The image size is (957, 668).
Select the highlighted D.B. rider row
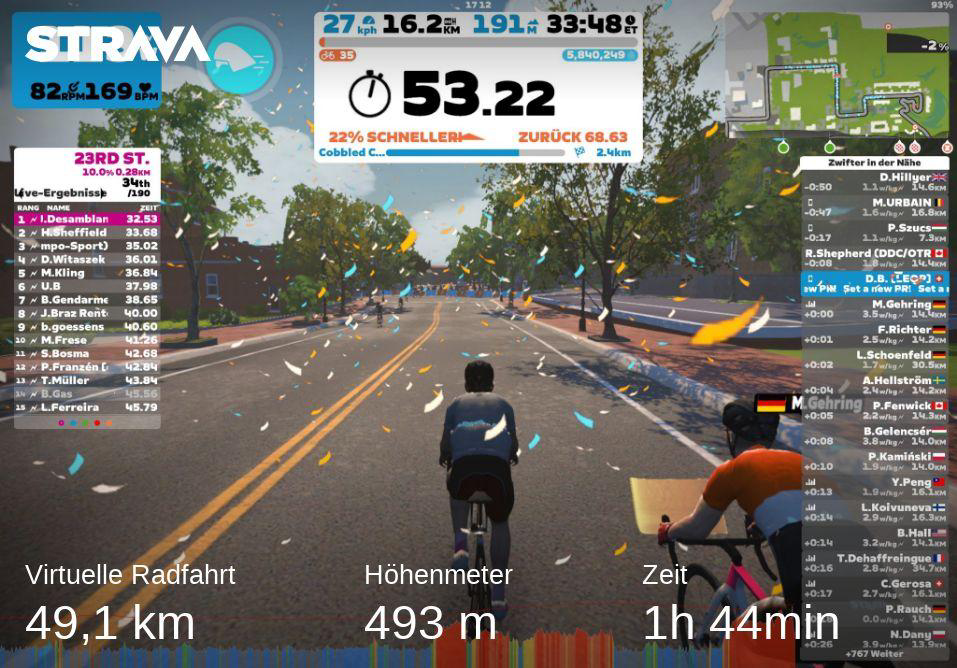pyautogui.click(x=875, y=283)
